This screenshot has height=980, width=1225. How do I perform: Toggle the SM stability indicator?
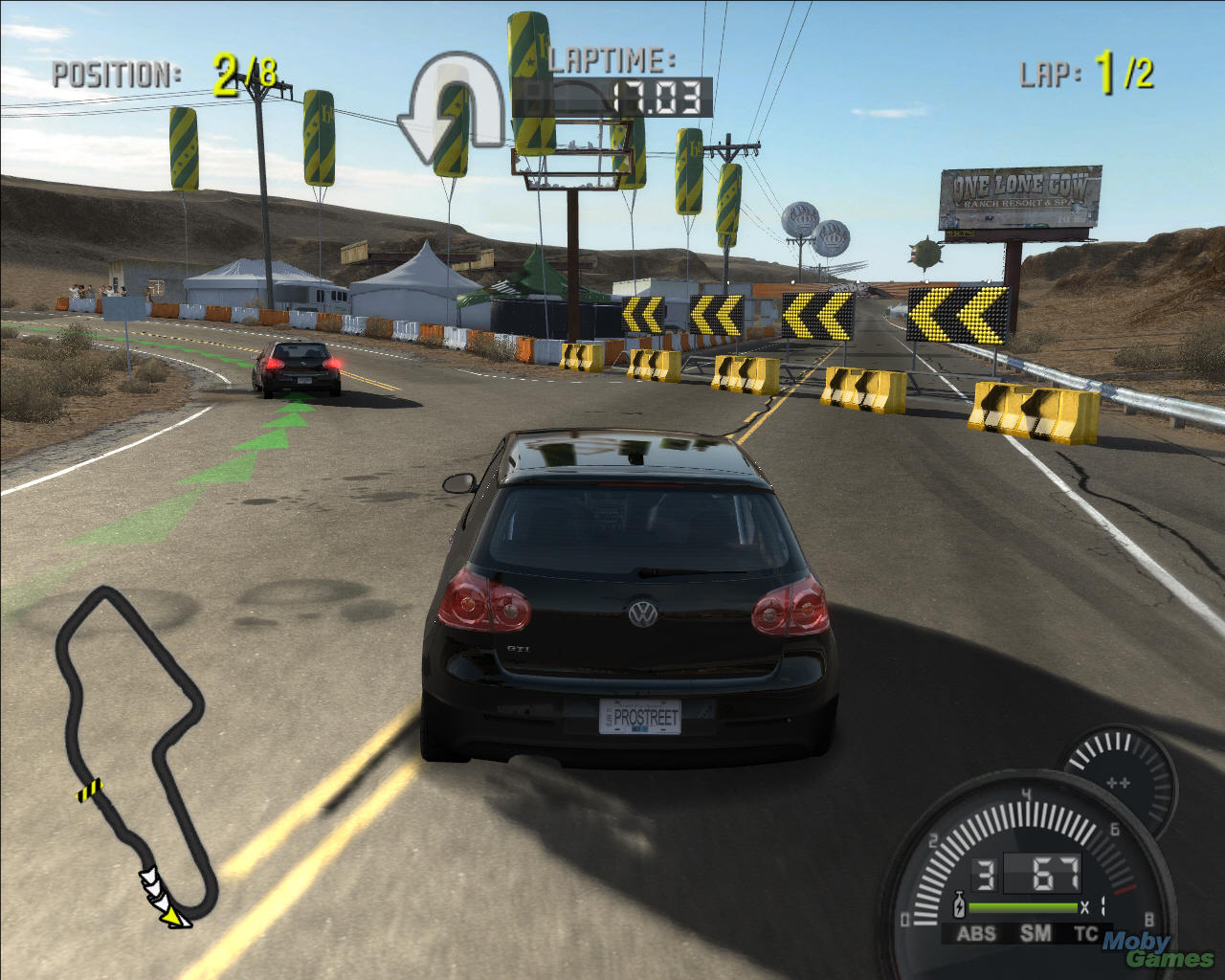(1035, 933)
